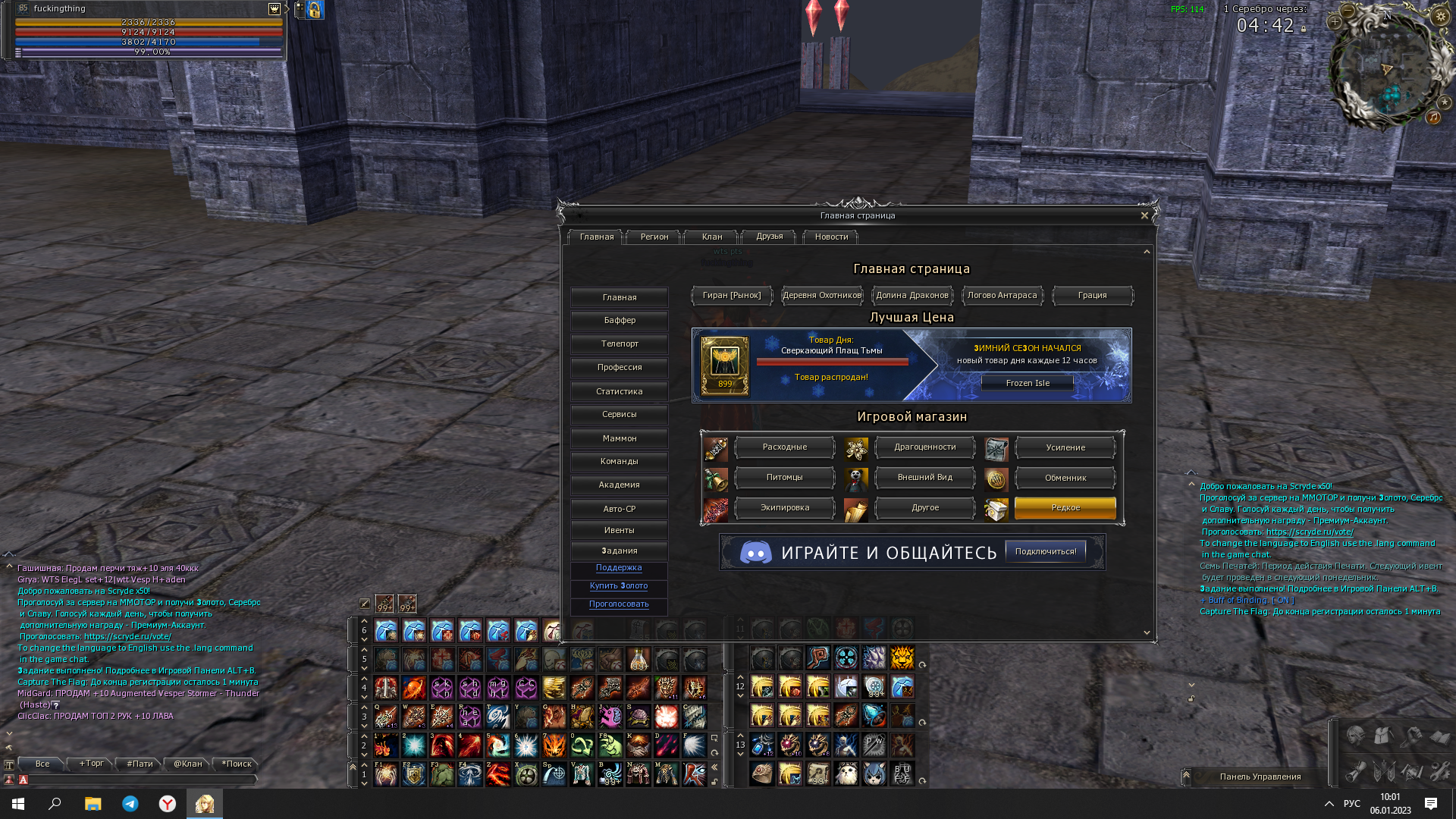Click the Discord Подключиться button
The image size is (1456, 819).
point(1046,552)
